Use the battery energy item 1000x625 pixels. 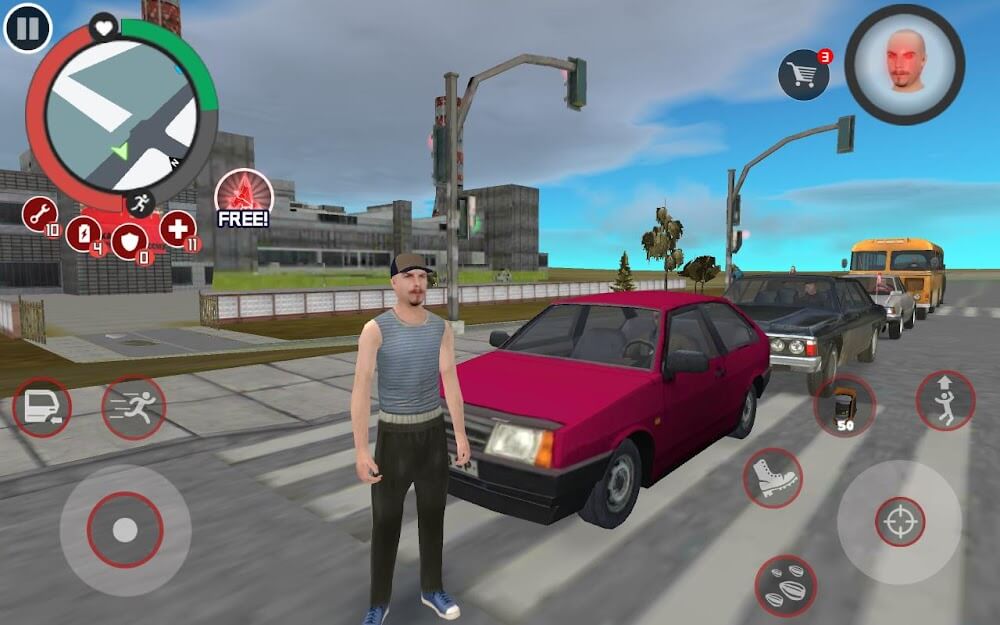click(x=83, y=234)
